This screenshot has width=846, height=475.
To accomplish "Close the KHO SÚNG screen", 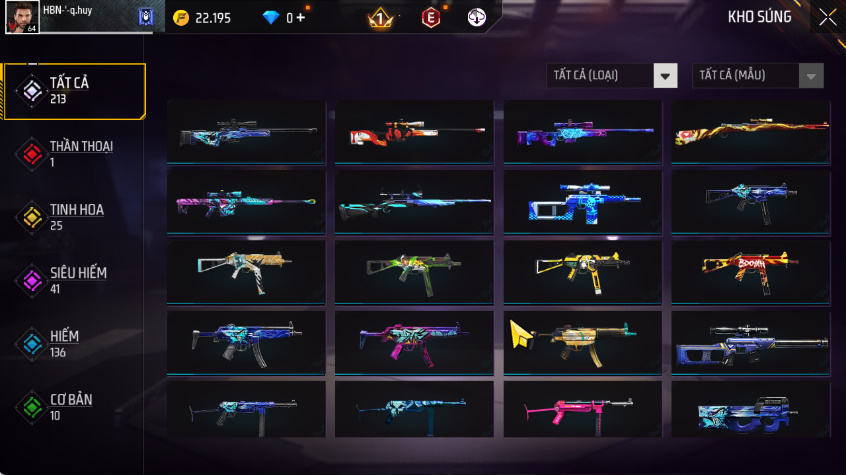I will tap(827, 17).
